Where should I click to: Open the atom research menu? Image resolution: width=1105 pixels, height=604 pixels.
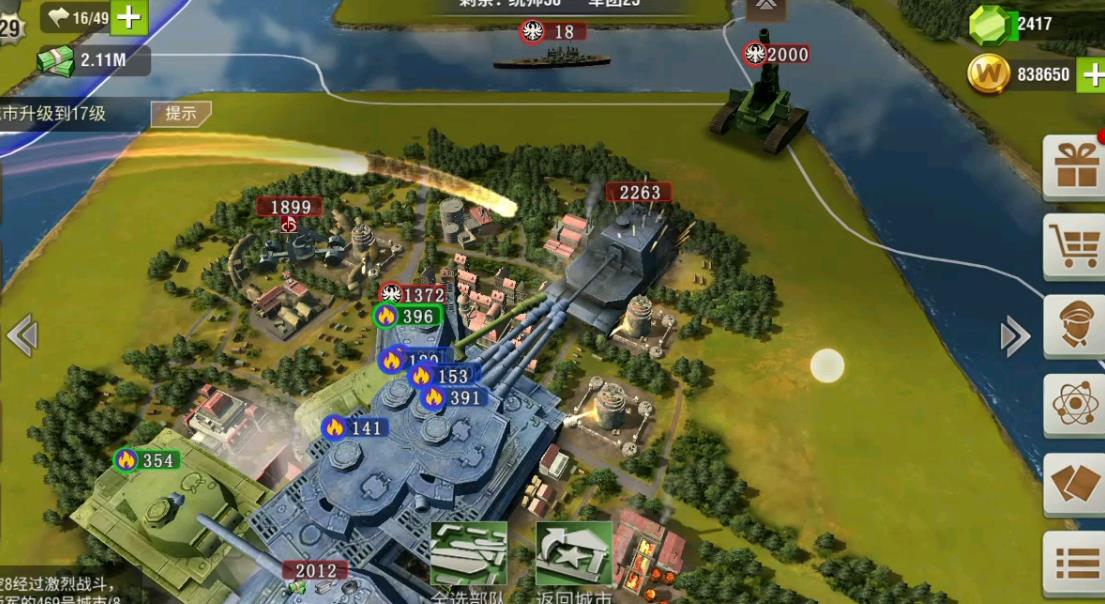[1075, 404]
